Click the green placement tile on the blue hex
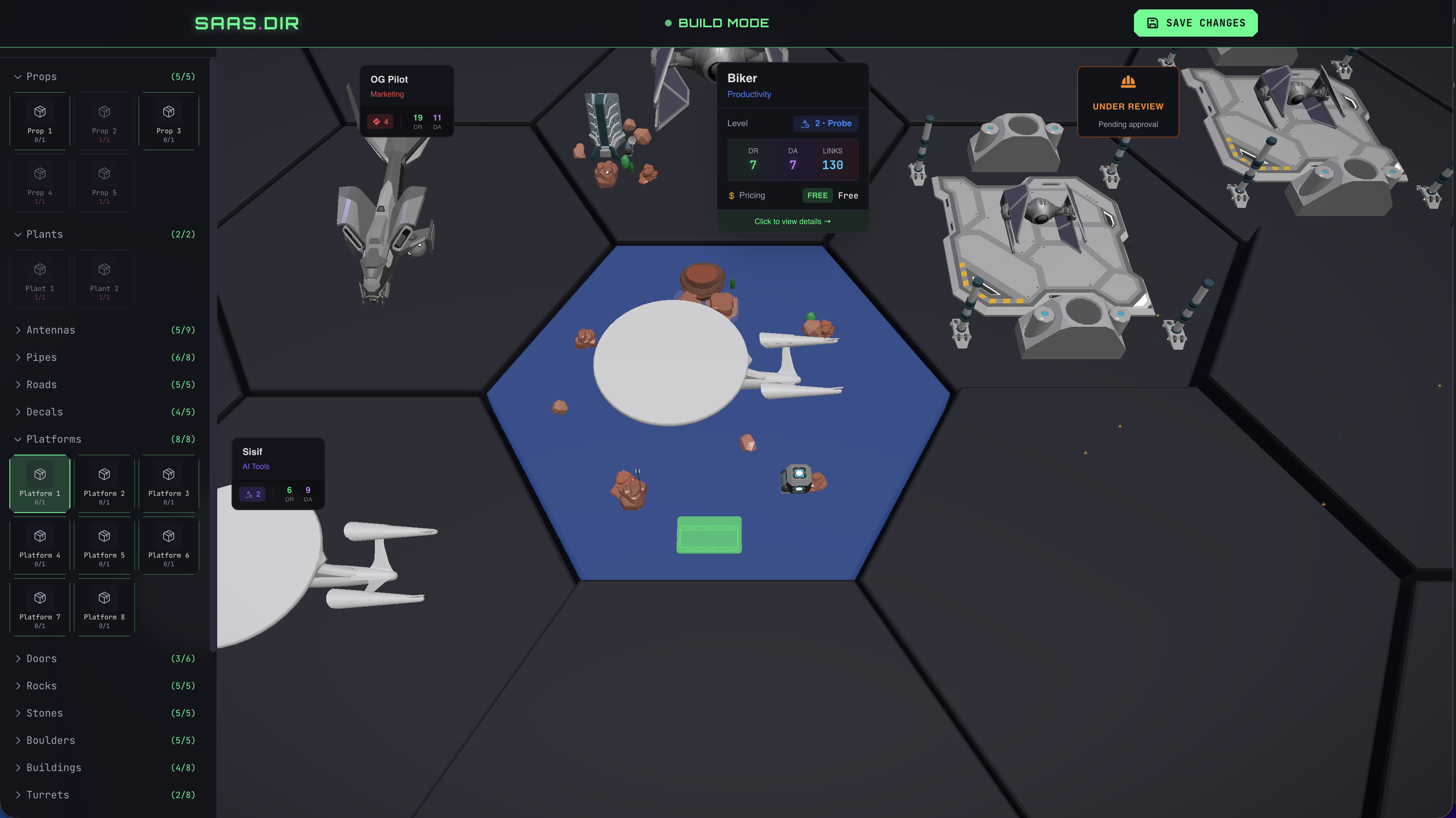The image size is (1456, 818). point(708,535)
